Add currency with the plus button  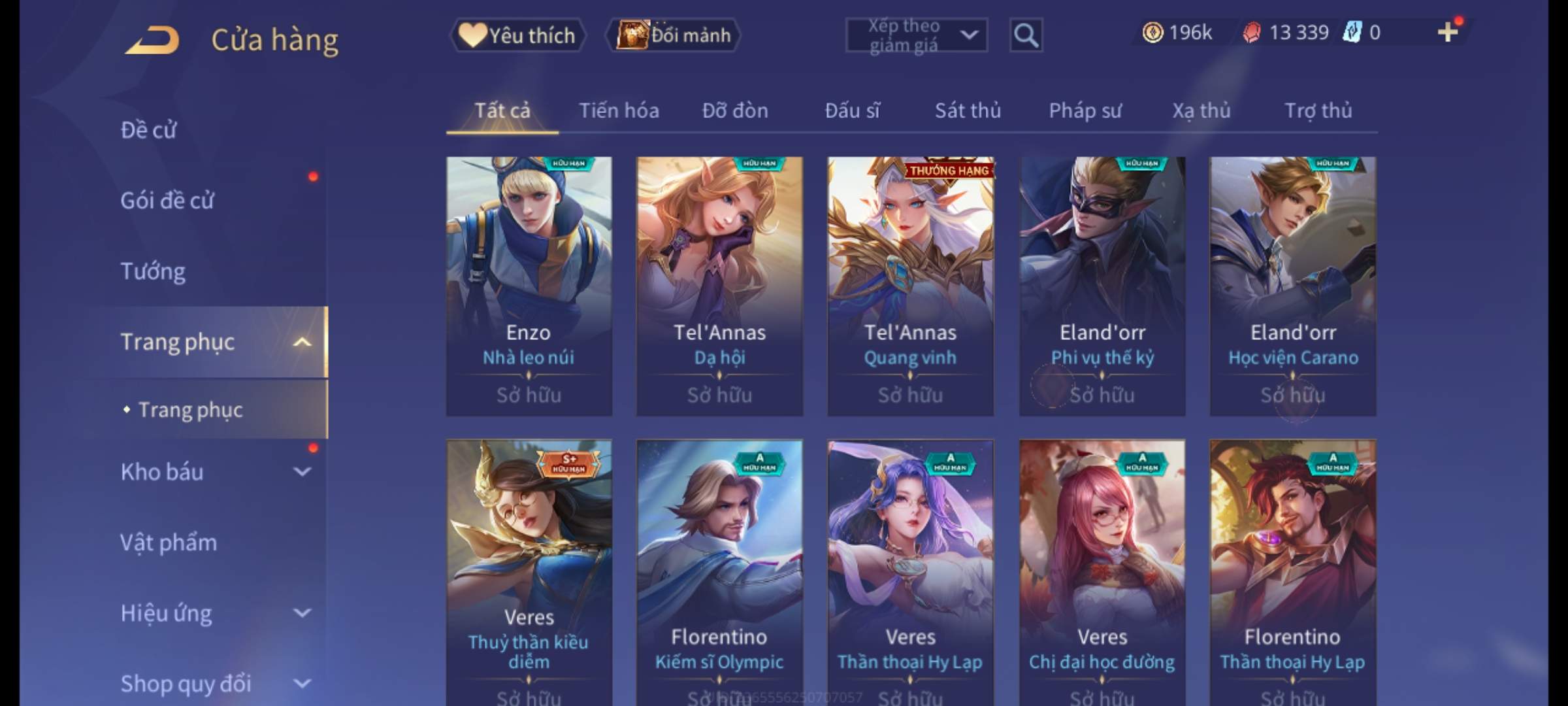point(1447,32)
